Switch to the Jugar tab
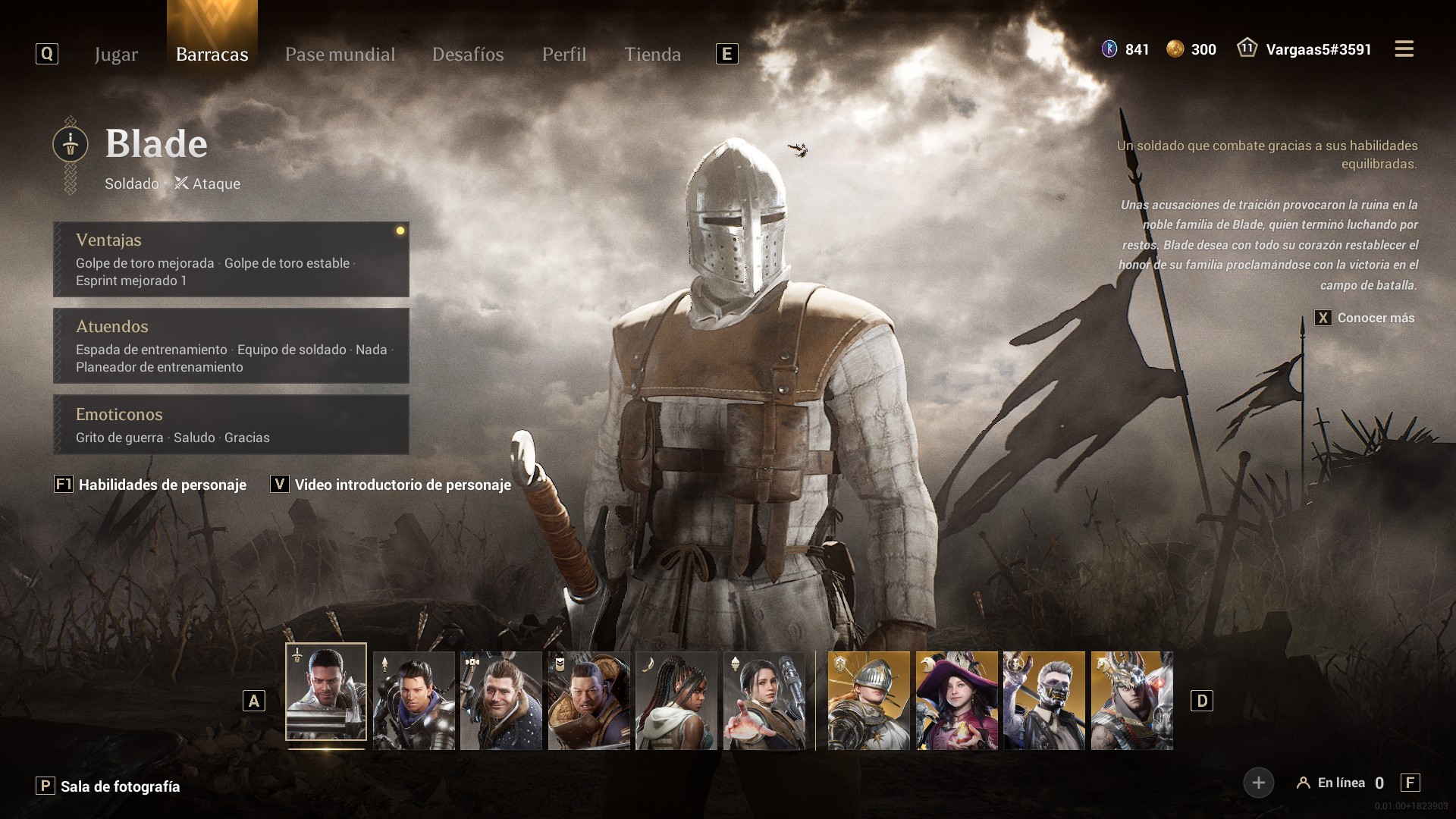Viewport: 1456px width, 819px height. coord(116,55)
